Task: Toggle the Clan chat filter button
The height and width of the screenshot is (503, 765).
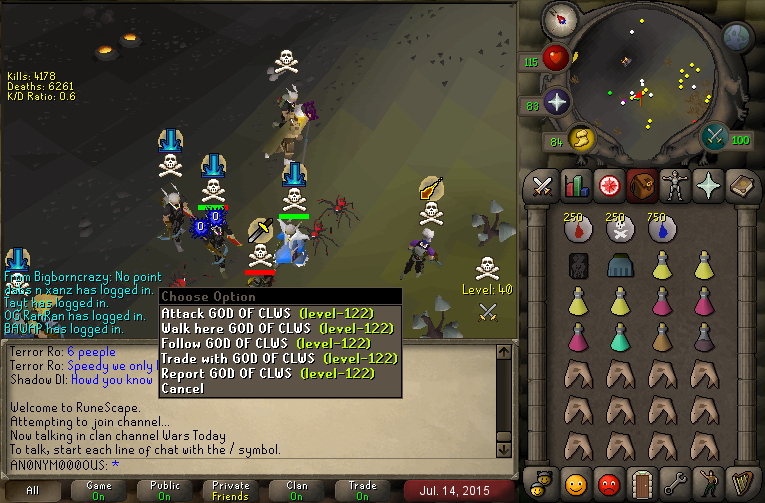Action: click(297, 490)
